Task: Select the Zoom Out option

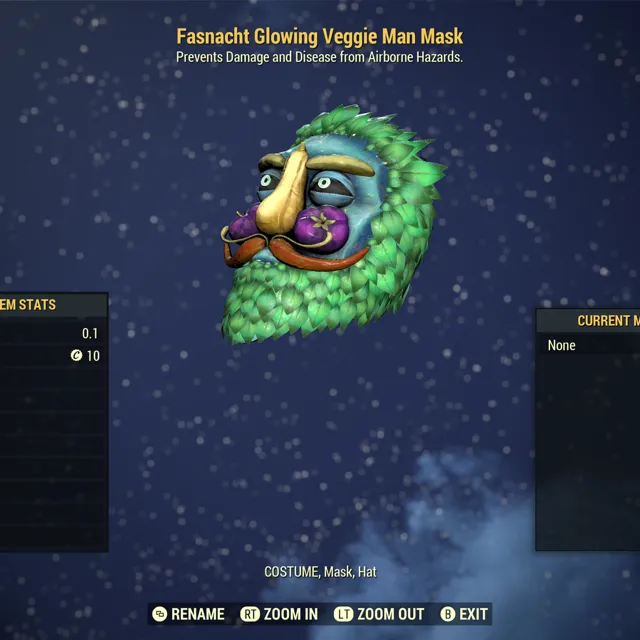Action: [380, 614]
